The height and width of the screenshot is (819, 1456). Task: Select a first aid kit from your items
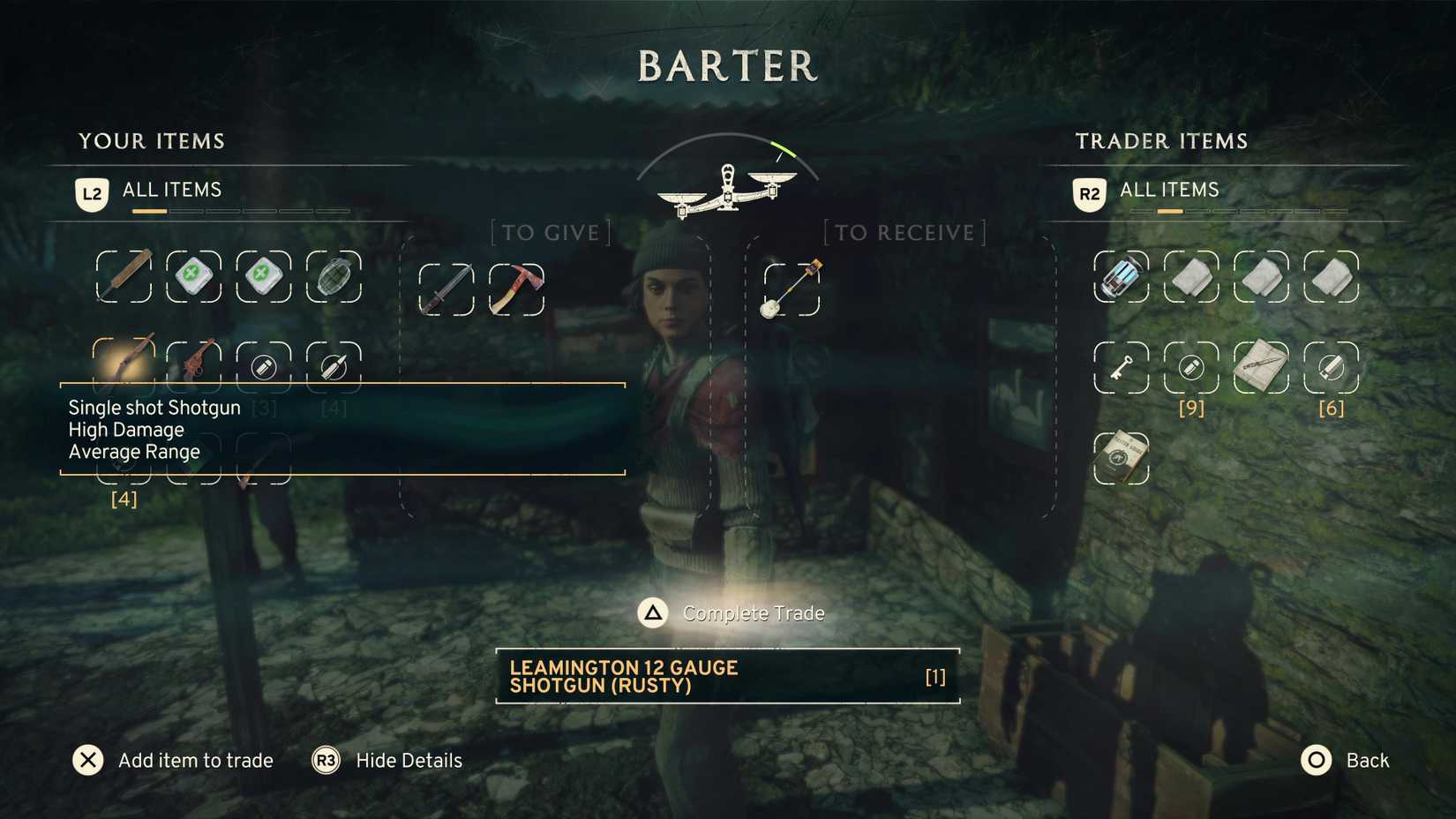click(x=193, y=276)
